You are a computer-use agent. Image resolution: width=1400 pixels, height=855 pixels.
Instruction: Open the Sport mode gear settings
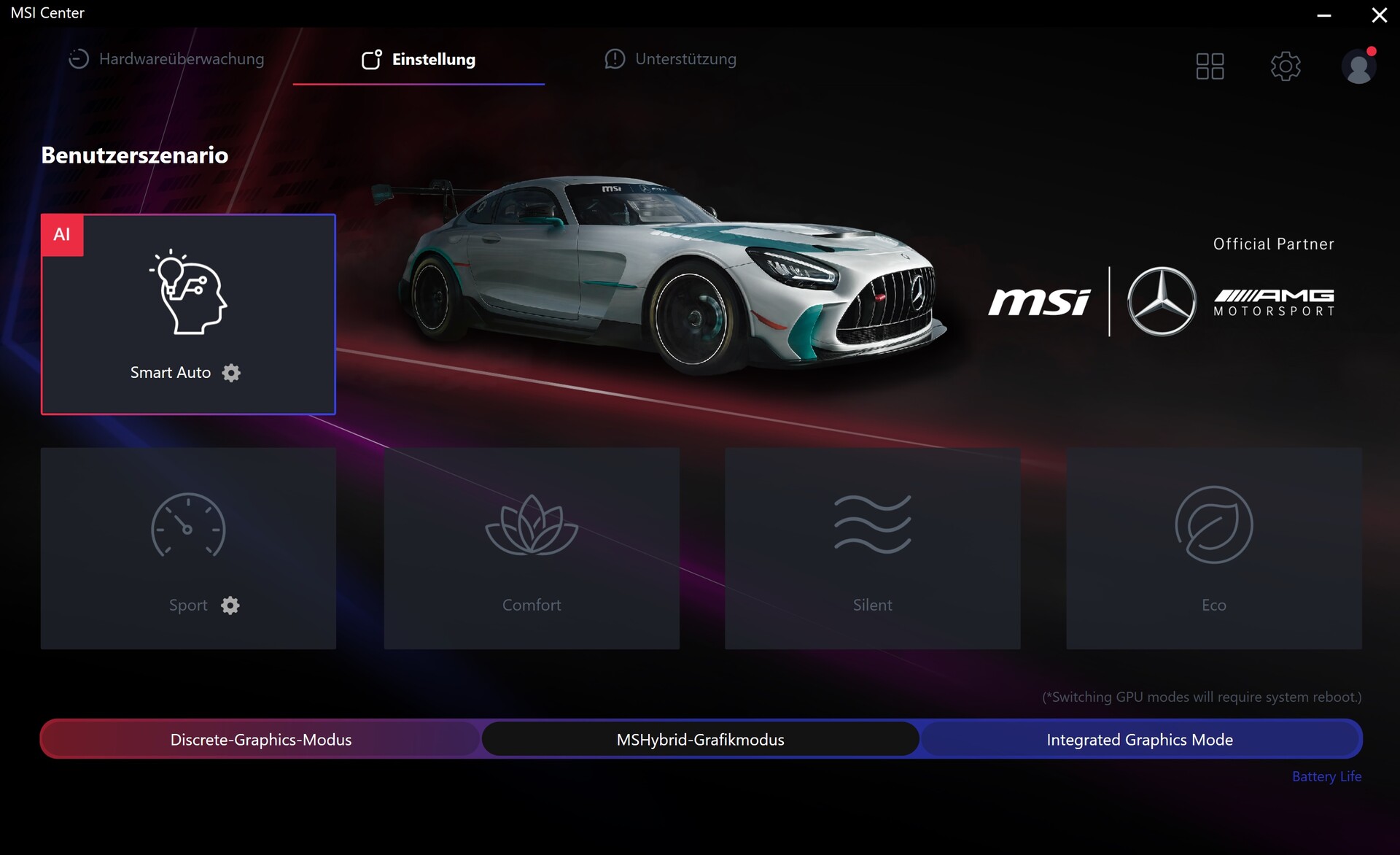tap(230, 606)
